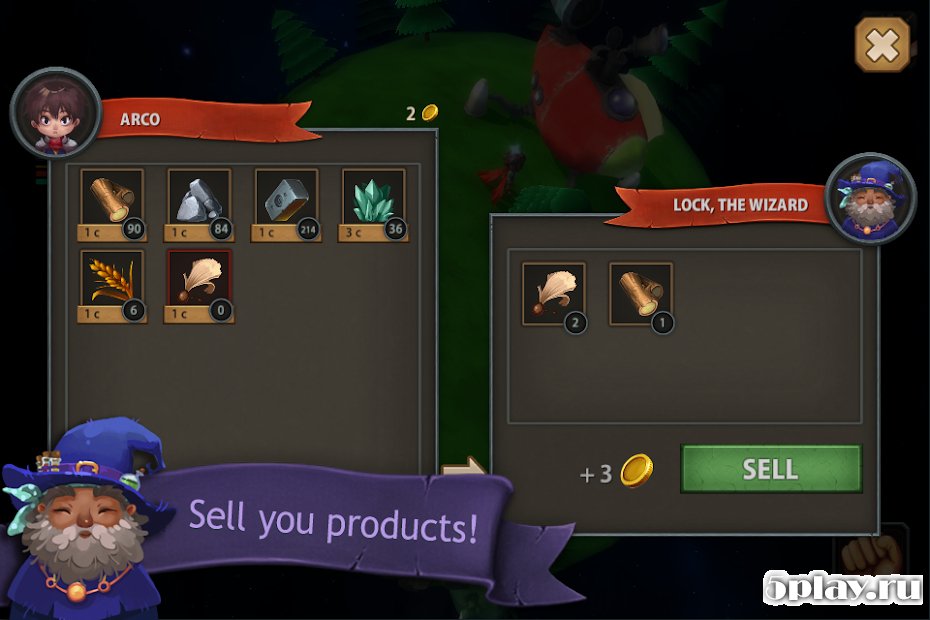The image size is (930, 620).
Task: Click the transfer arrow between panels
Action: click(x=463, y=467)
